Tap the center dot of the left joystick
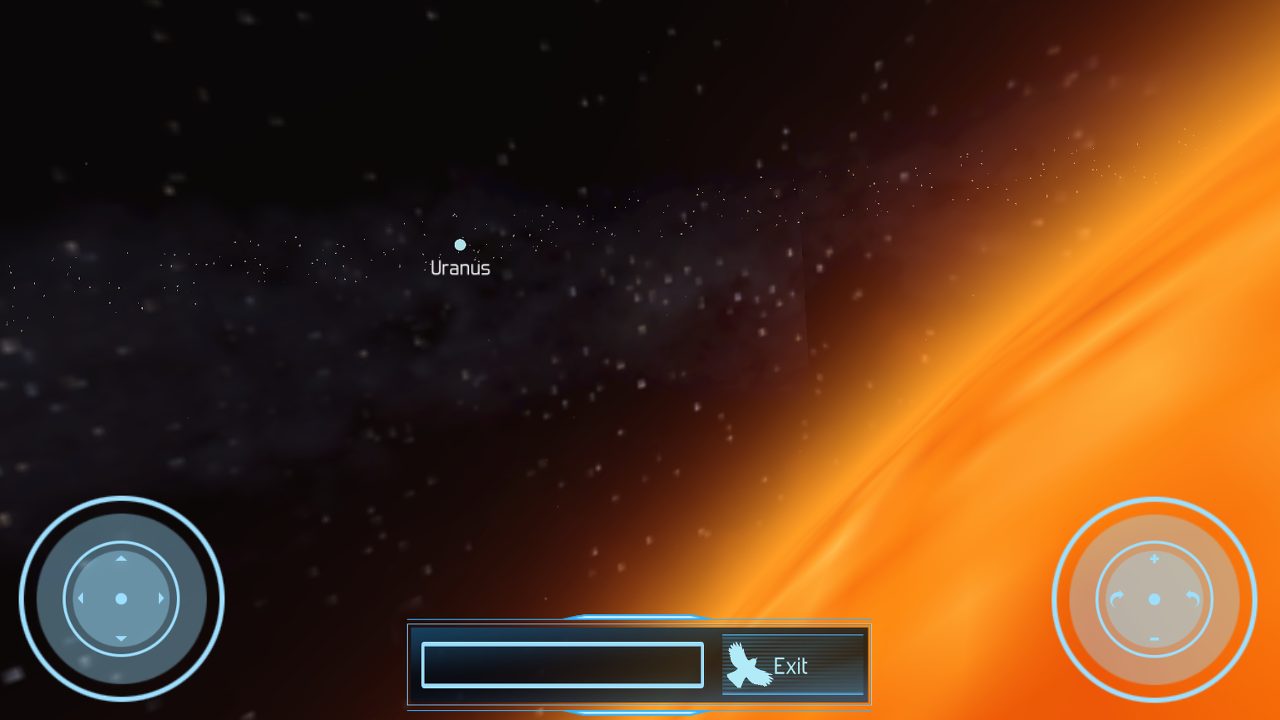1280x720 pixels. 121,599
